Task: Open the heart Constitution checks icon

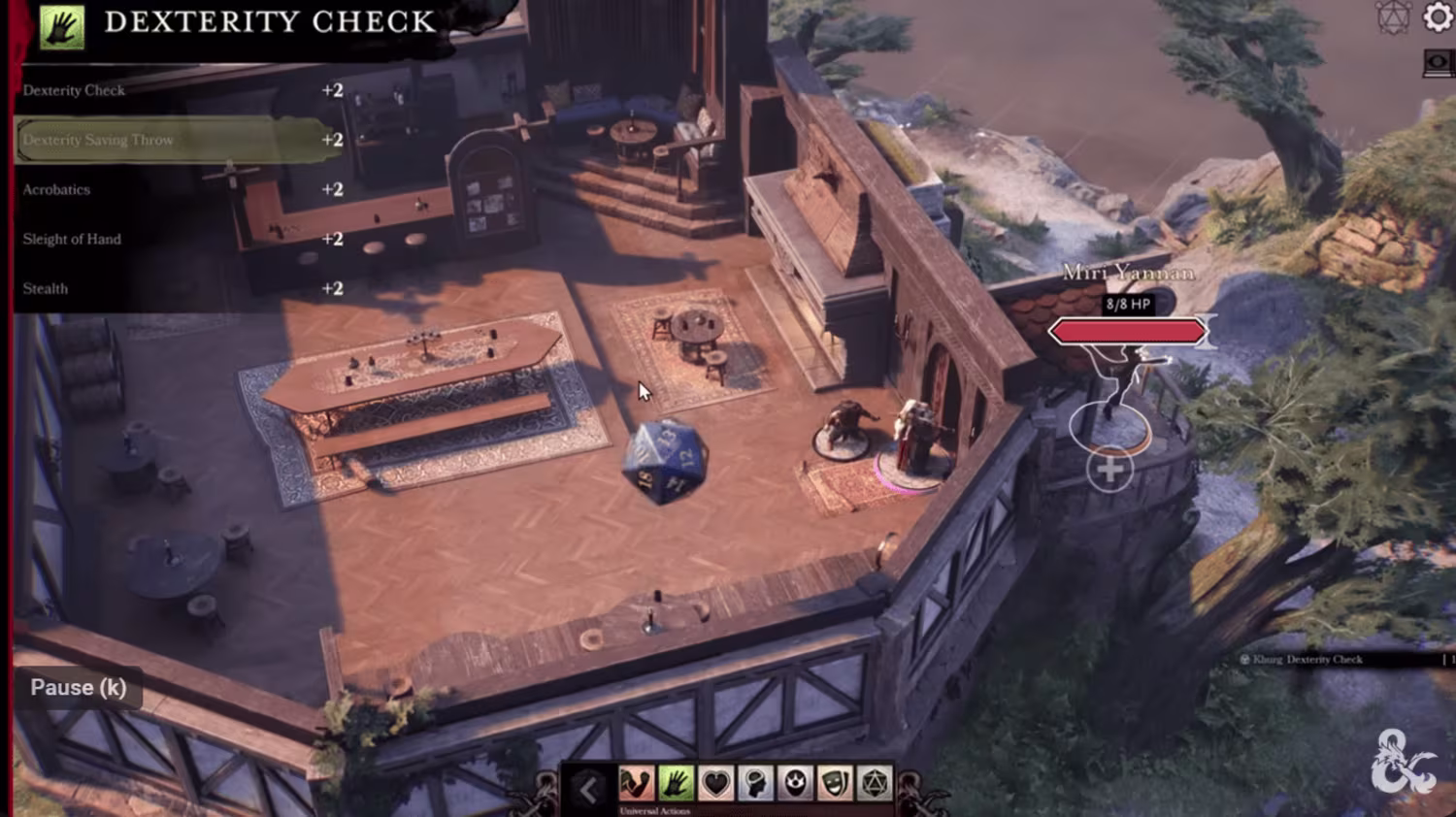Action: (715, 783)
